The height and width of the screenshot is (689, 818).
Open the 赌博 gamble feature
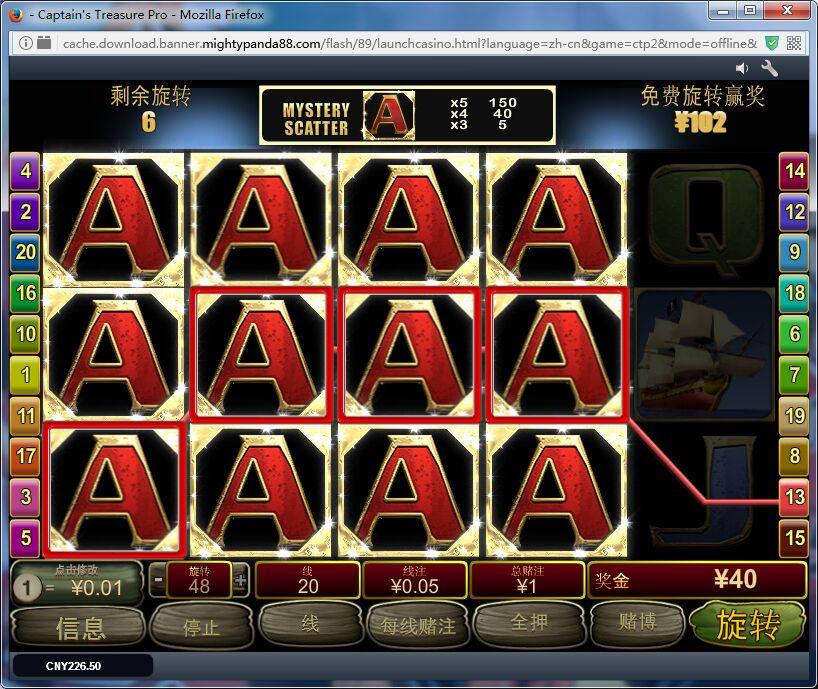tap(637, 623)
